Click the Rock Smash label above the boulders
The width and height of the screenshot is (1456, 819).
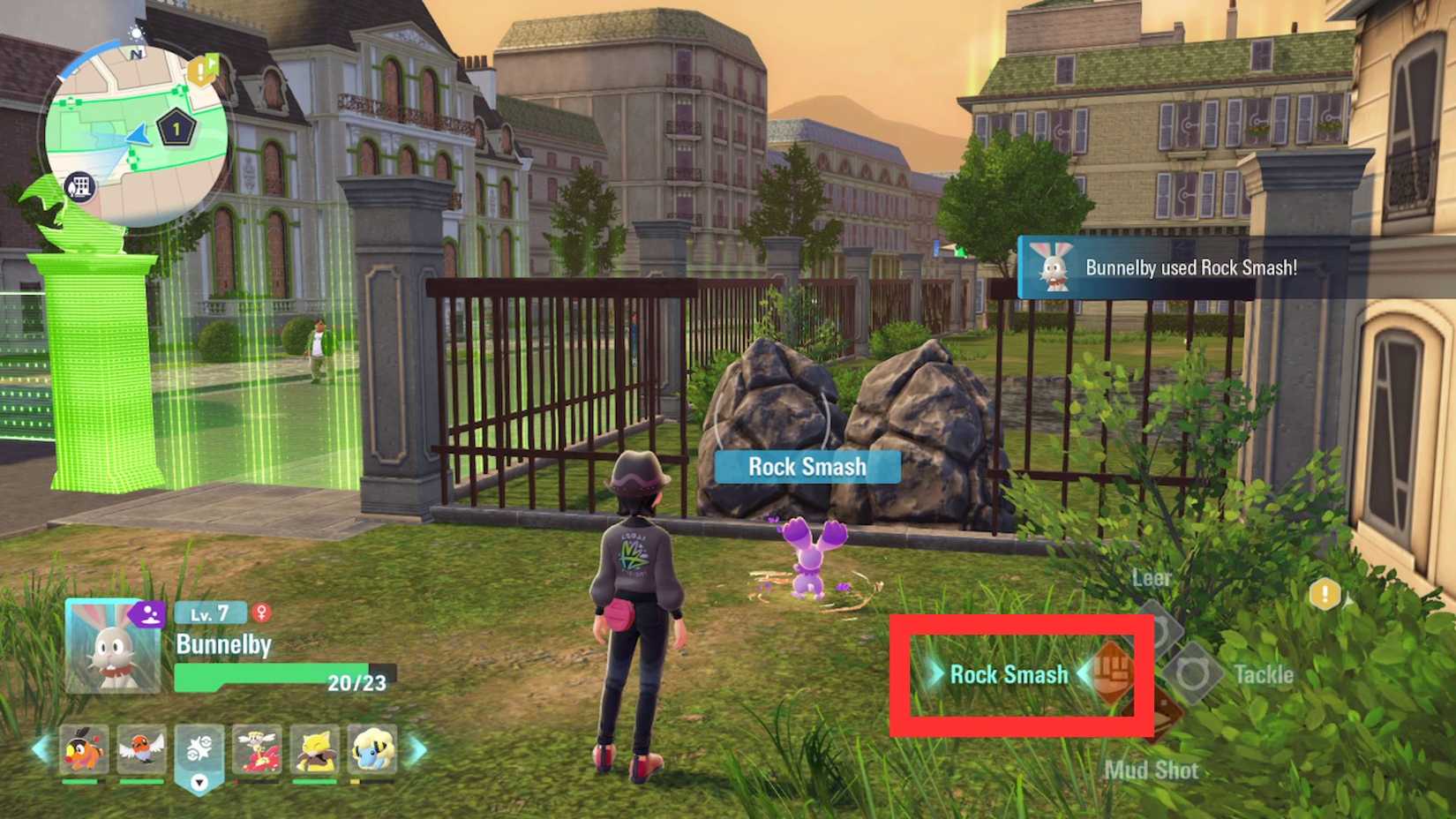coord(806,467)
